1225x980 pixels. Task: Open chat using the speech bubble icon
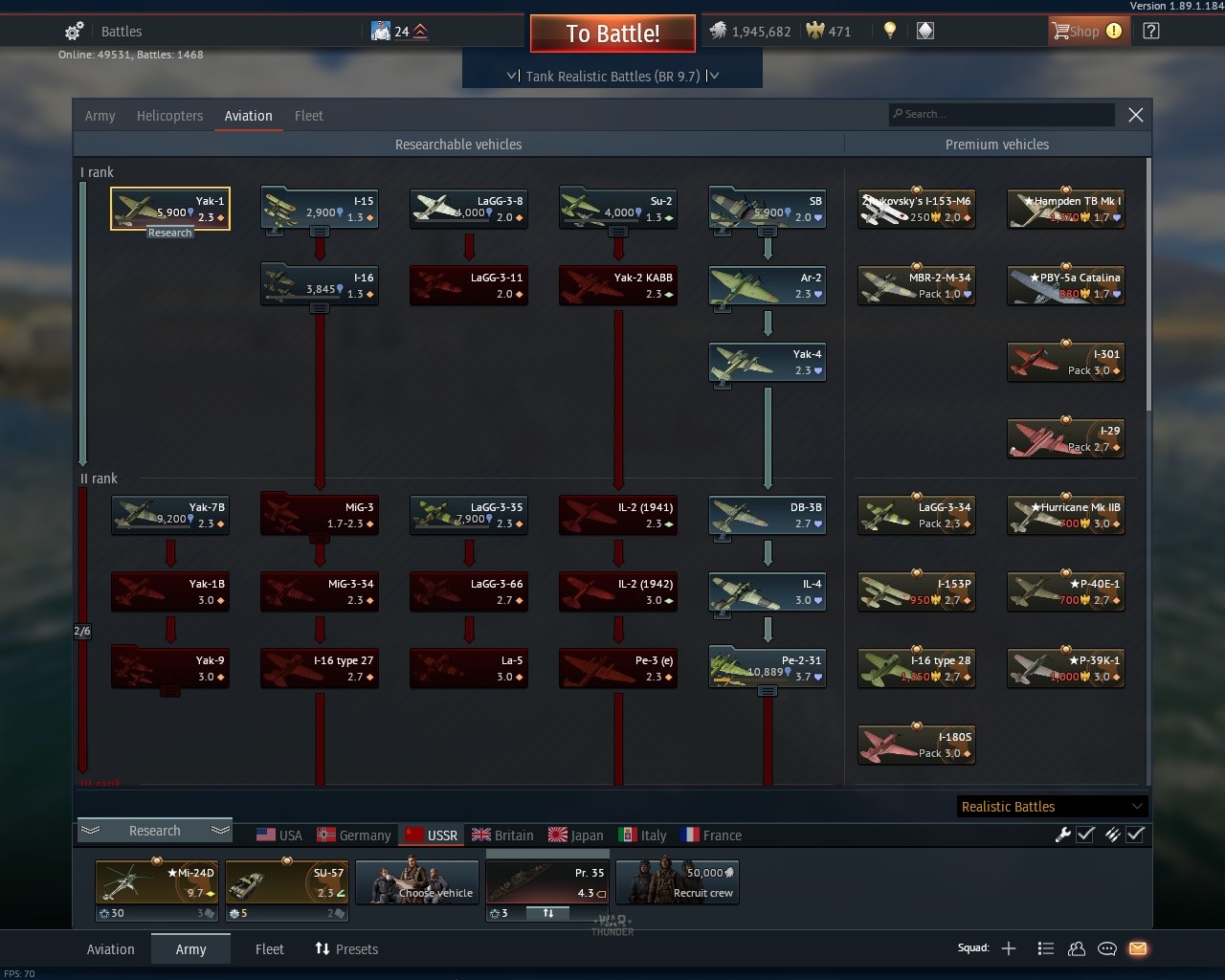click(x=1107, y=948)
